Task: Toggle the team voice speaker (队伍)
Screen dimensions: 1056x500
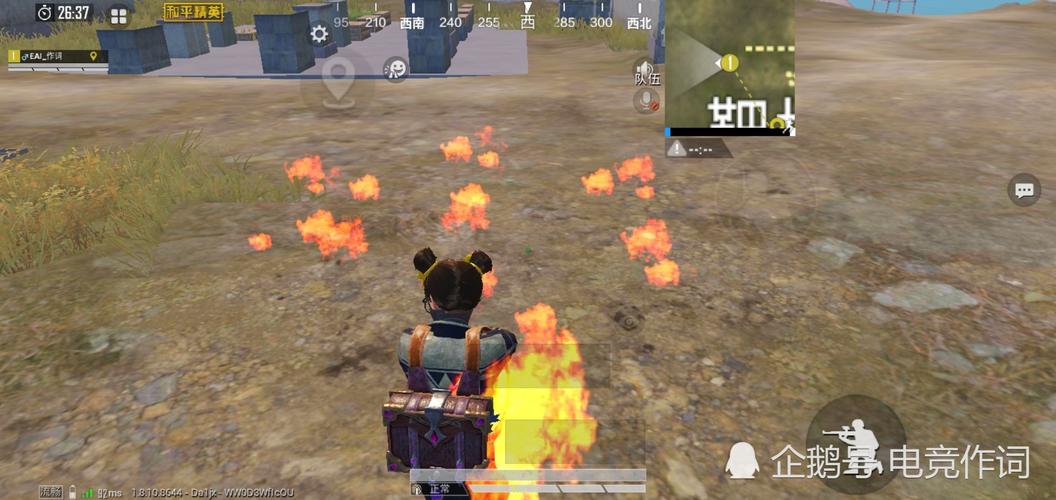Action: coord(647,72)
